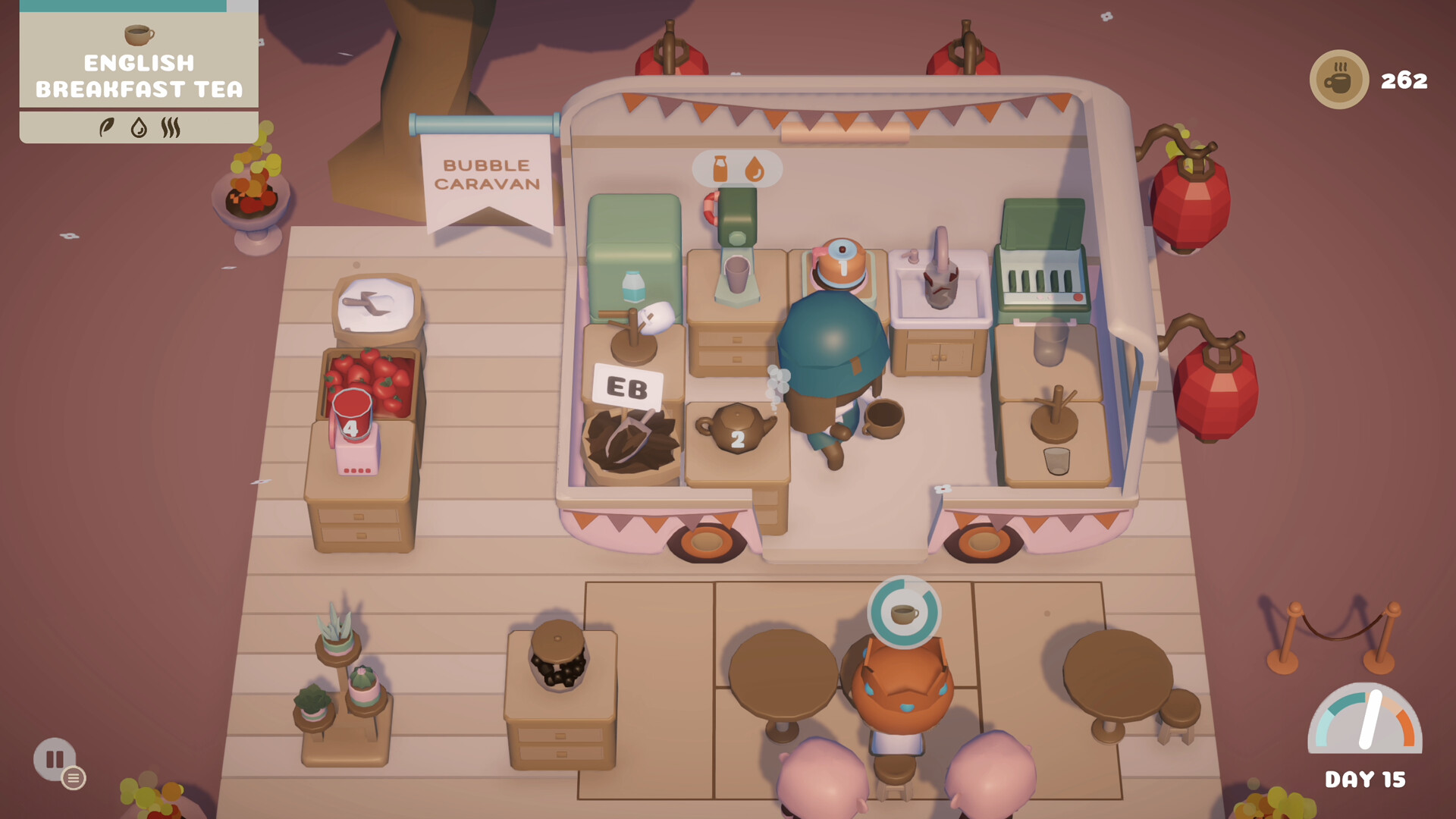Click the teacup currency icon beside 262
The width and height of the screenshot is (1456, 819).
1339,78
